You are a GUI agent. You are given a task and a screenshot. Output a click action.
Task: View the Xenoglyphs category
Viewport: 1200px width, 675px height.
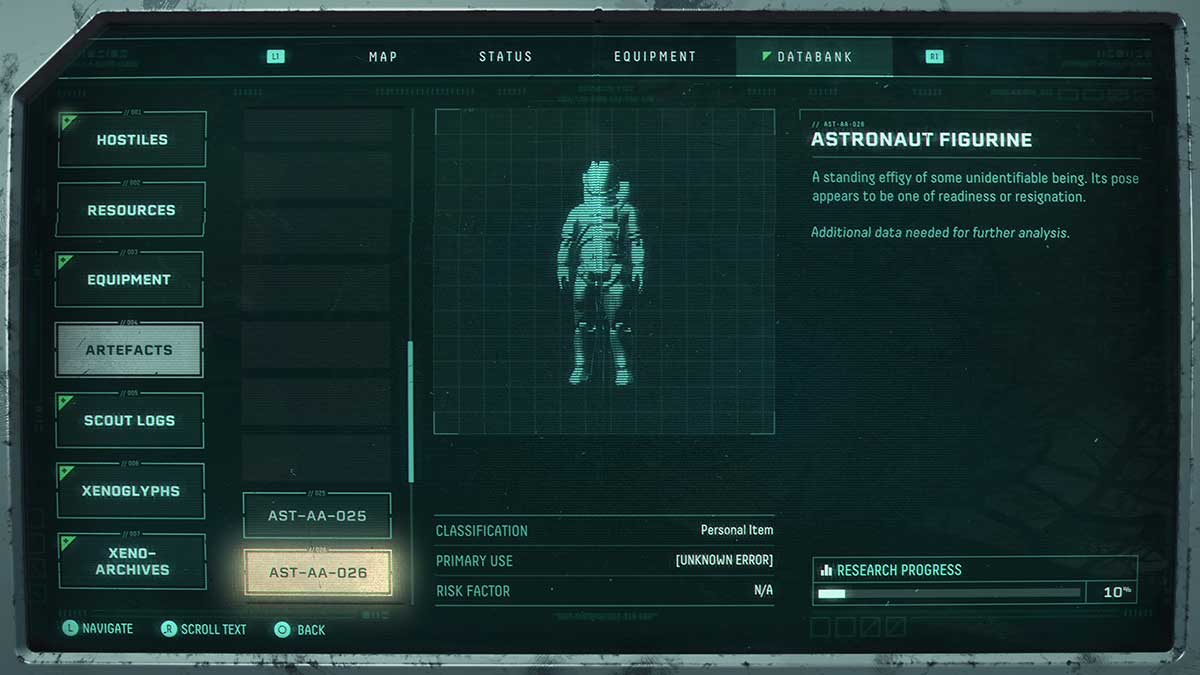click(131, 491)
